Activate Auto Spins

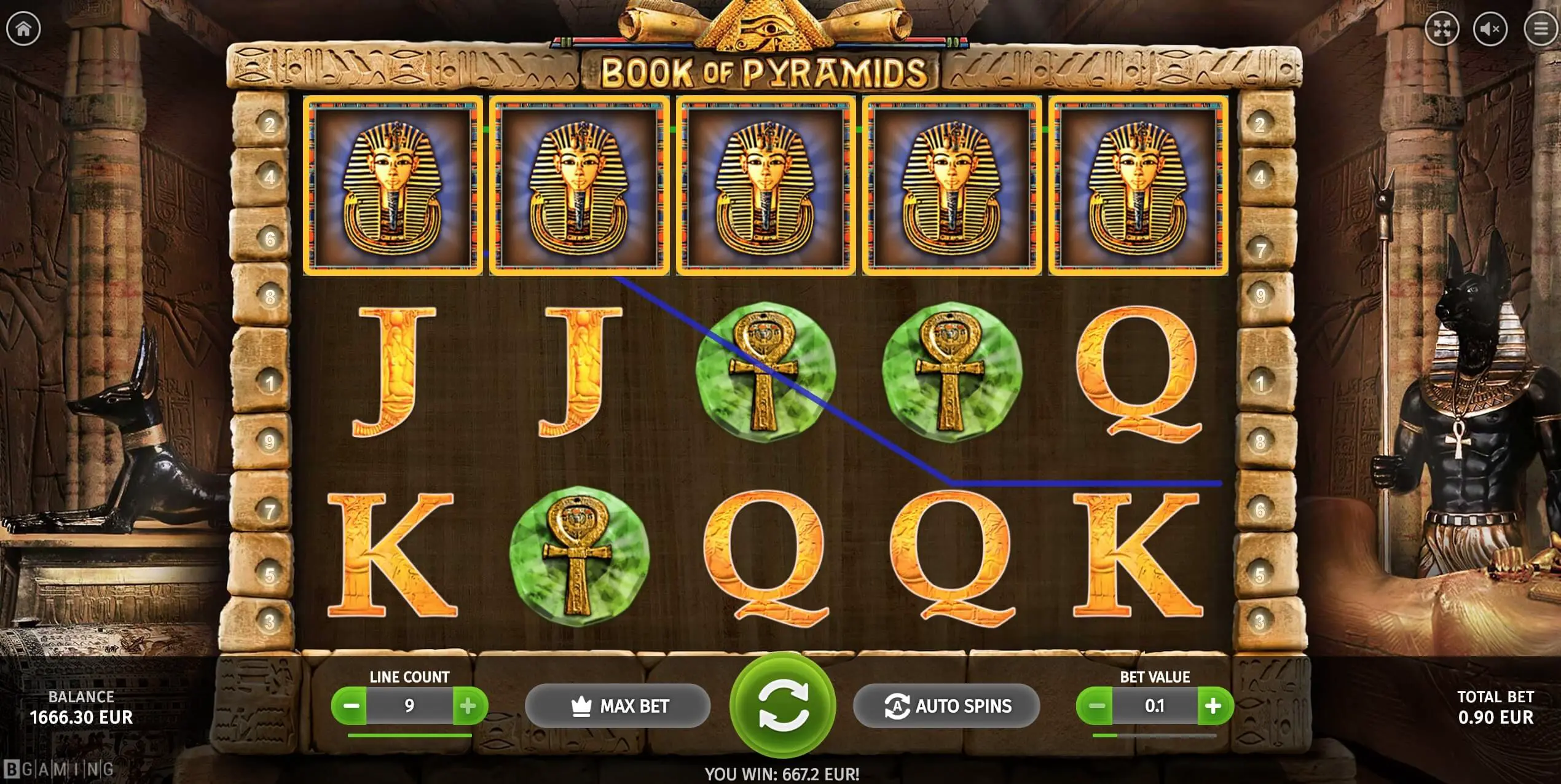click(x=946, y=706)
